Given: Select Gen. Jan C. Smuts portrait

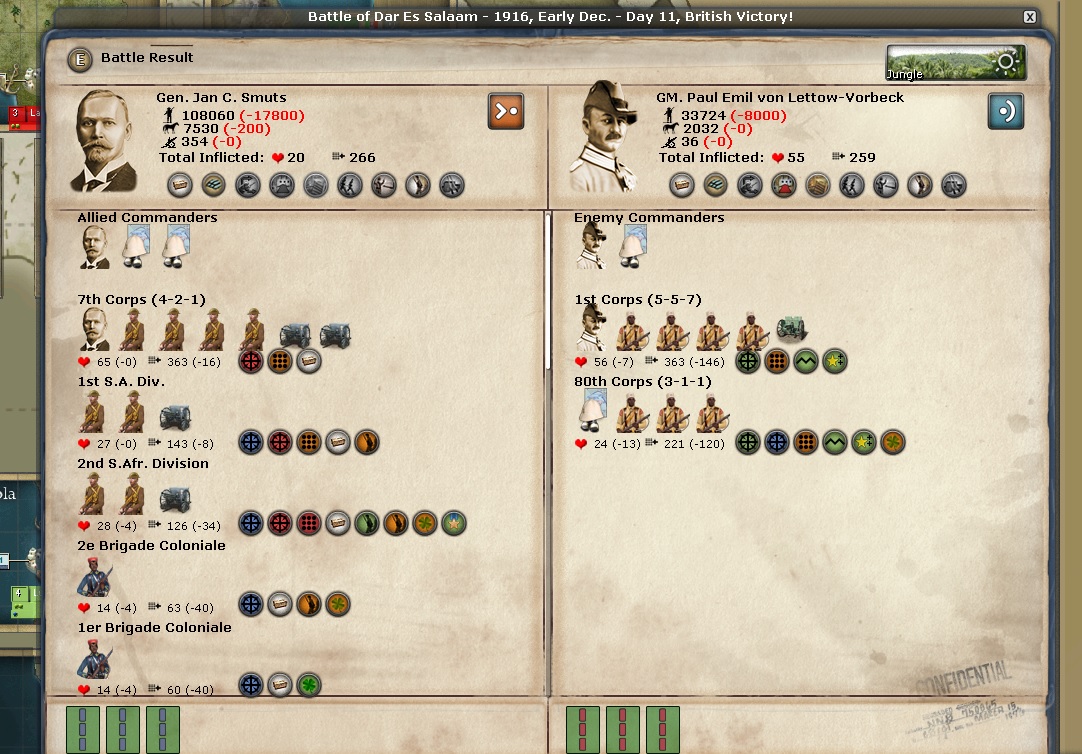Looking at the screenshot, I should pos(106,141).
